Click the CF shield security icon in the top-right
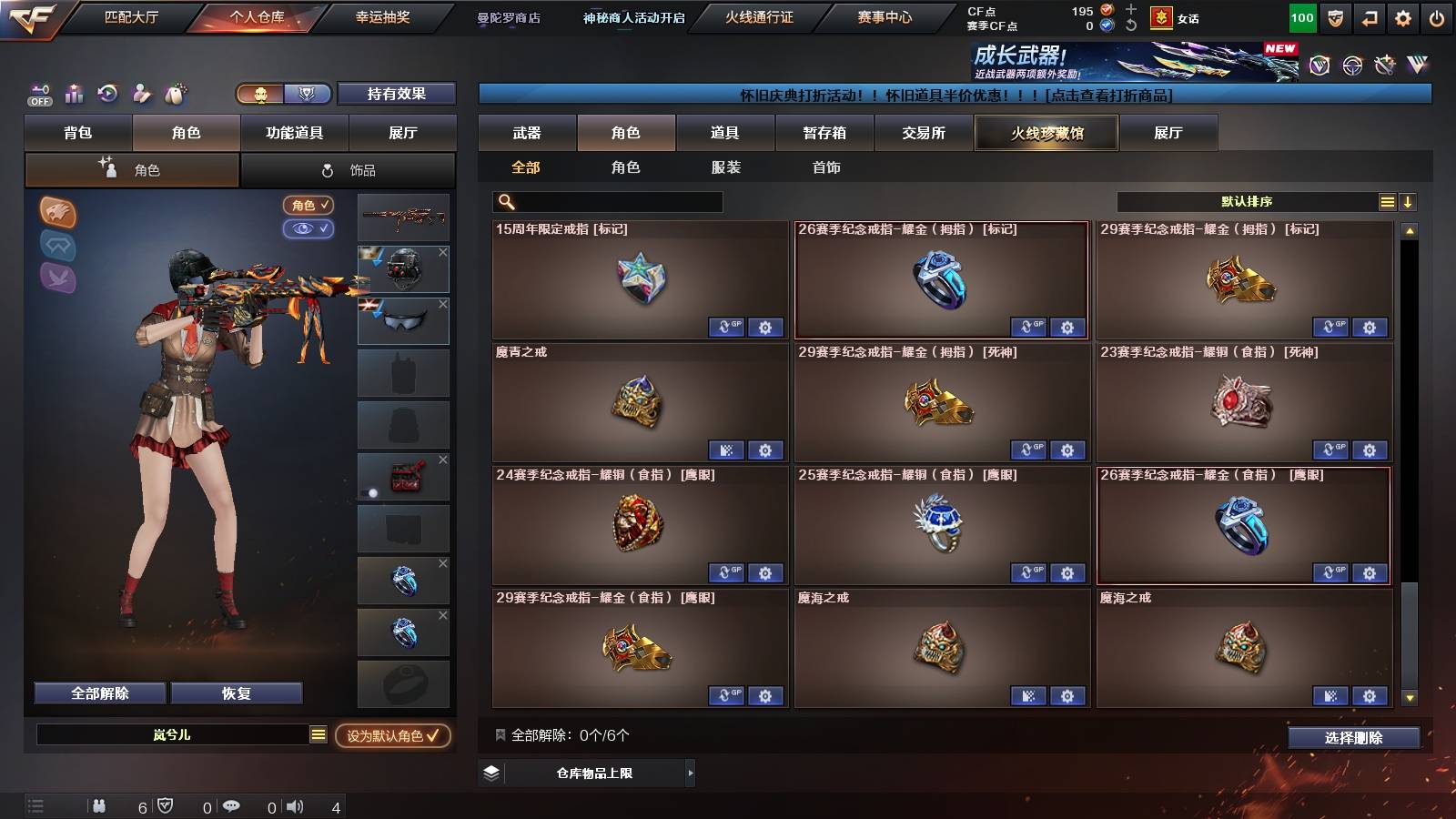Screen dimensions: 1456x819 coord(1337,17)
